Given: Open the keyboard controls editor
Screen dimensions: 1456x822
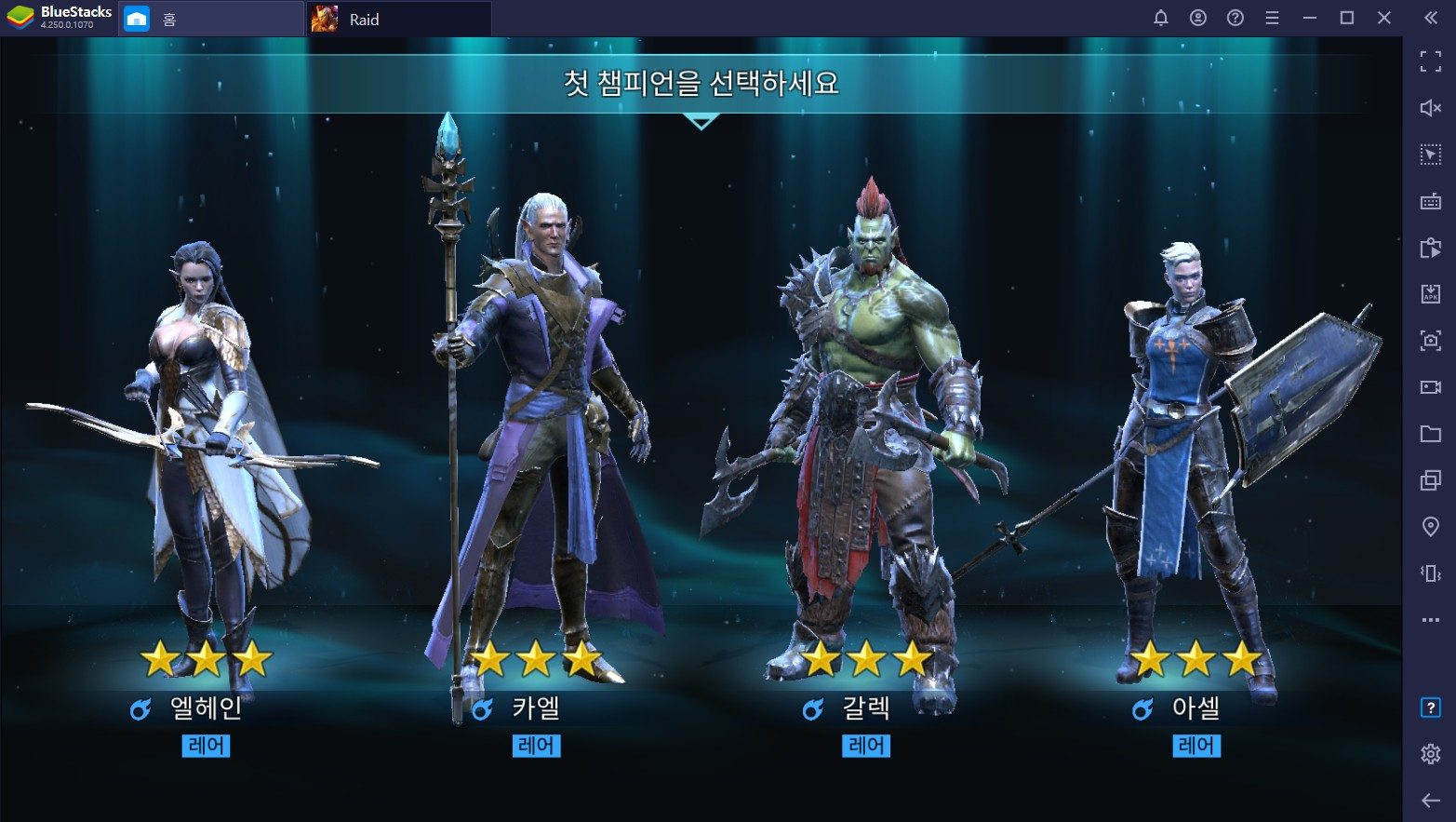Looking at the screenshot, I should [1430, 201].
